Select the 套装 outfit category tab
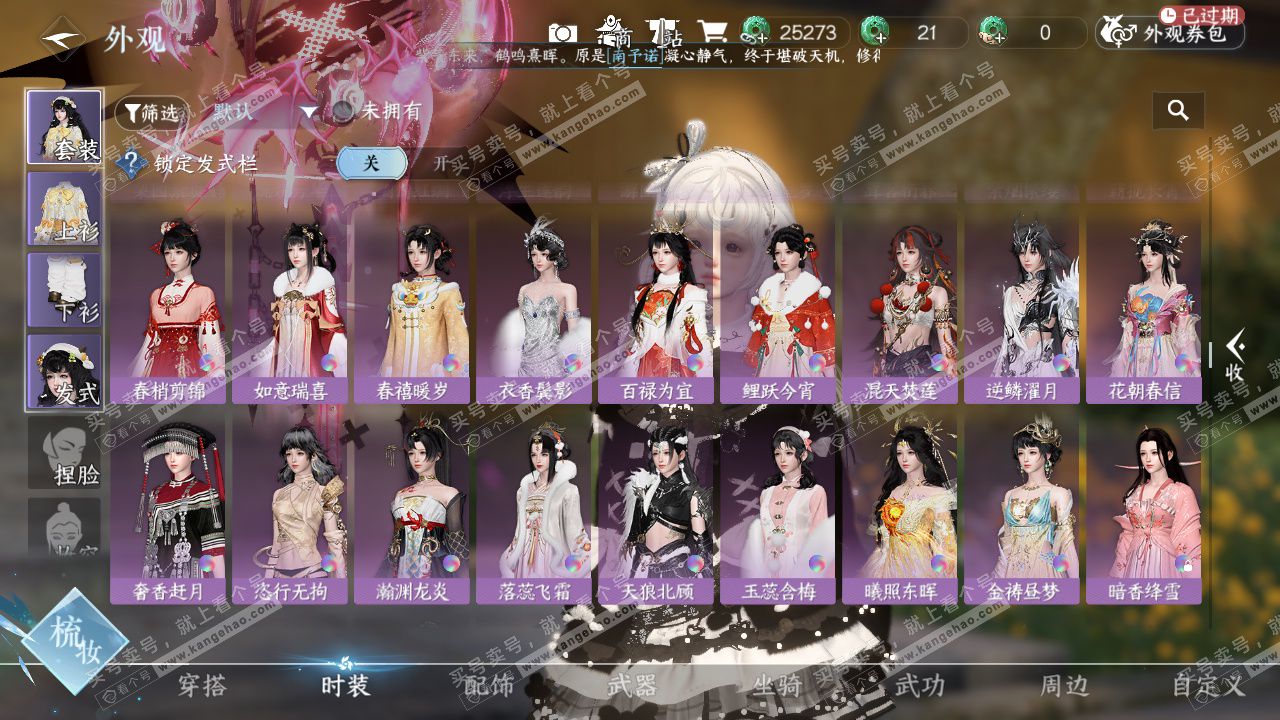The image size is (1280, 720). click(x=64, y=127)
